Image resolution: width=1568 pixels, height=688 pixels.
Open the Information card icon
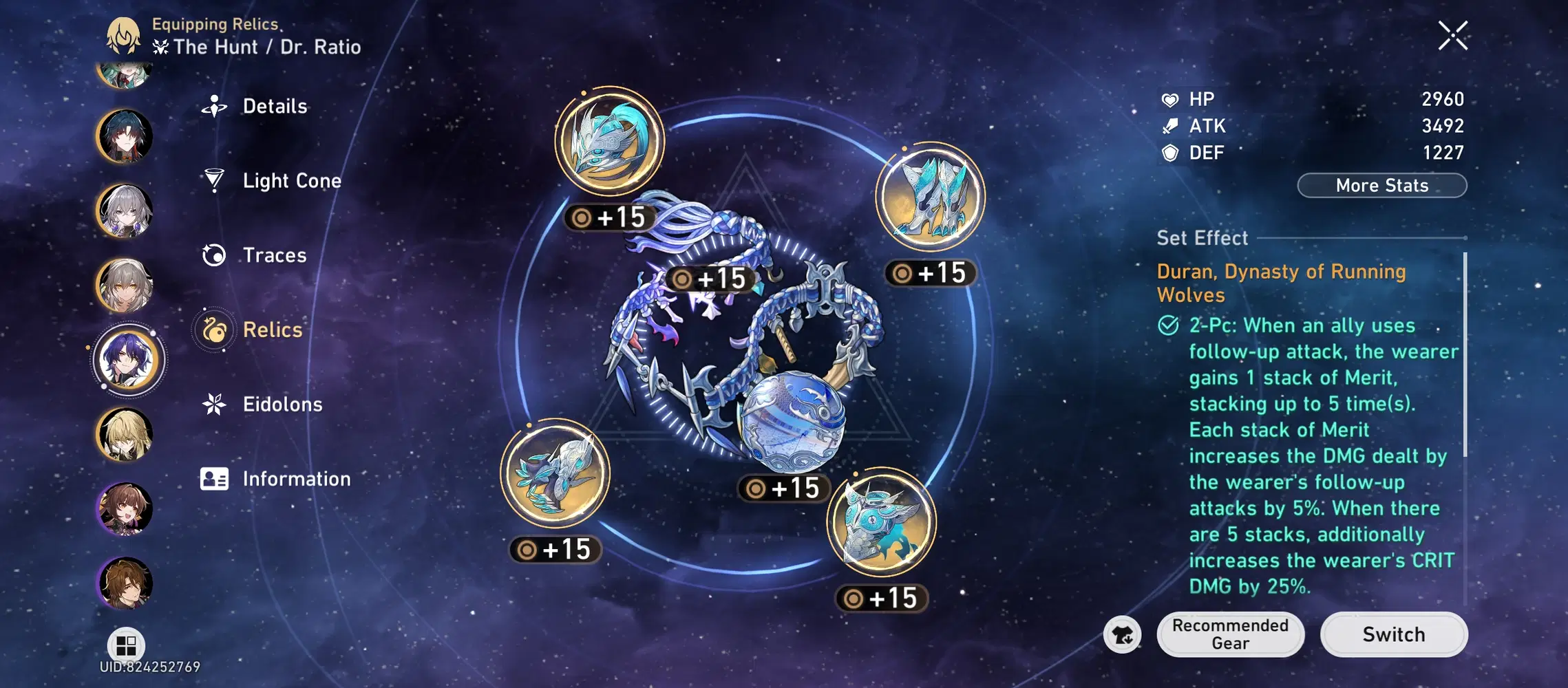tap(215, 479)
